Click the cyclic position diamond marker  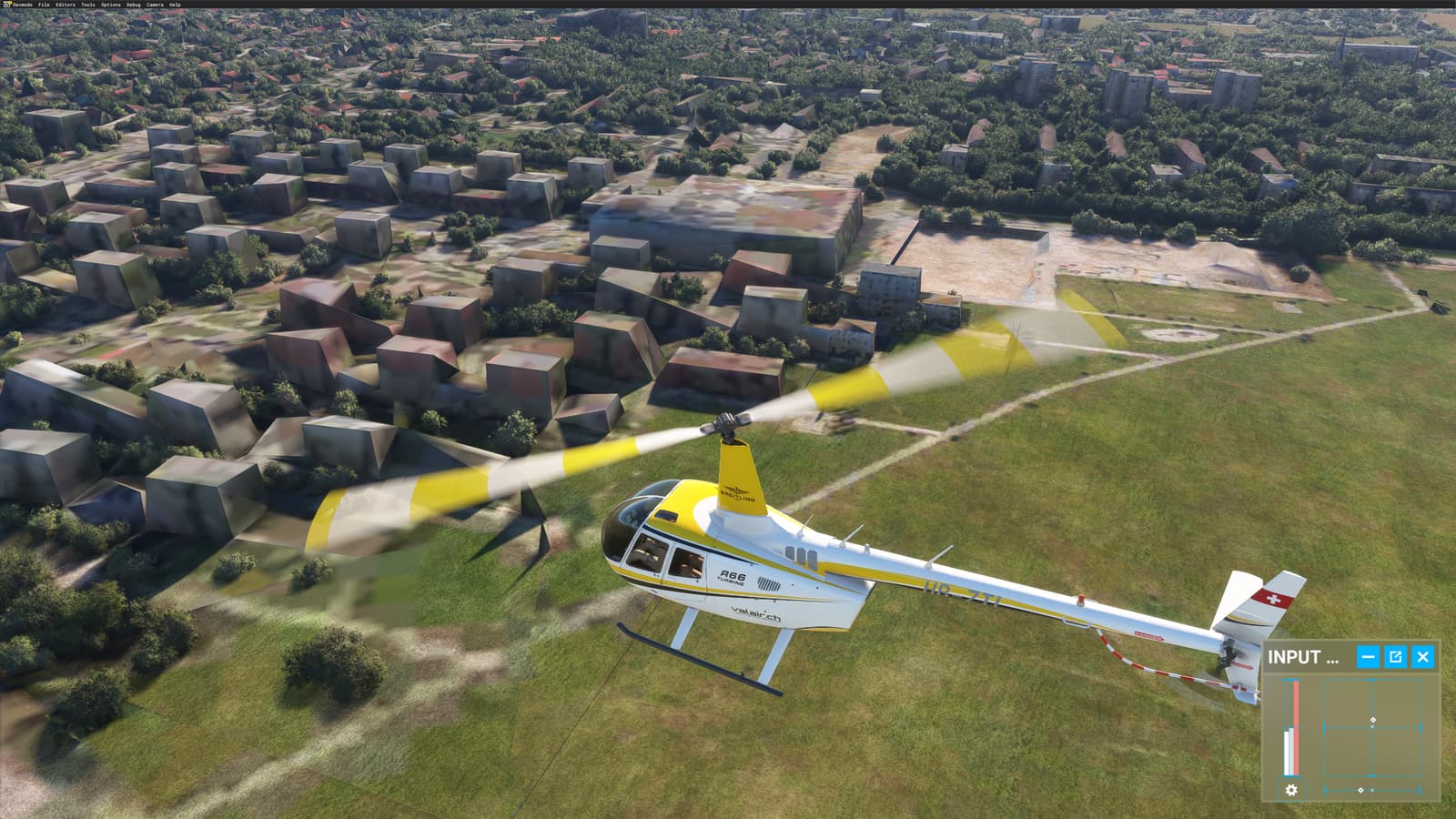1373,718
